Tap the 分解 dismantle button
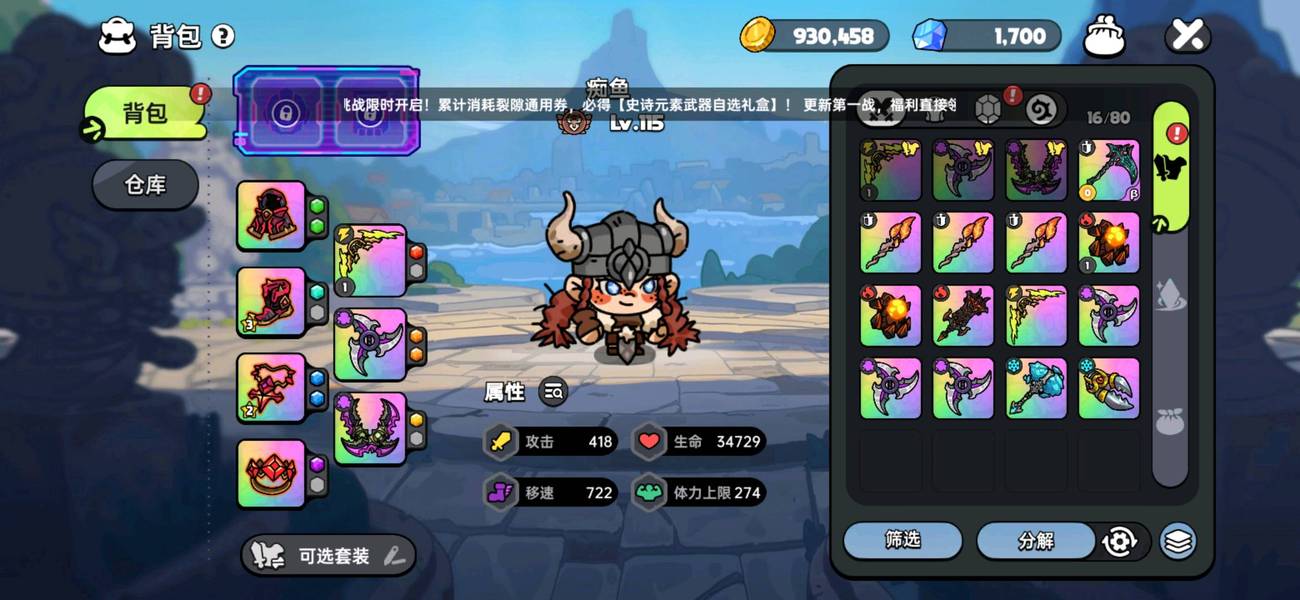Viewport: 1300px width, 600px height. pyautogui.click(x=1036, y=541)
